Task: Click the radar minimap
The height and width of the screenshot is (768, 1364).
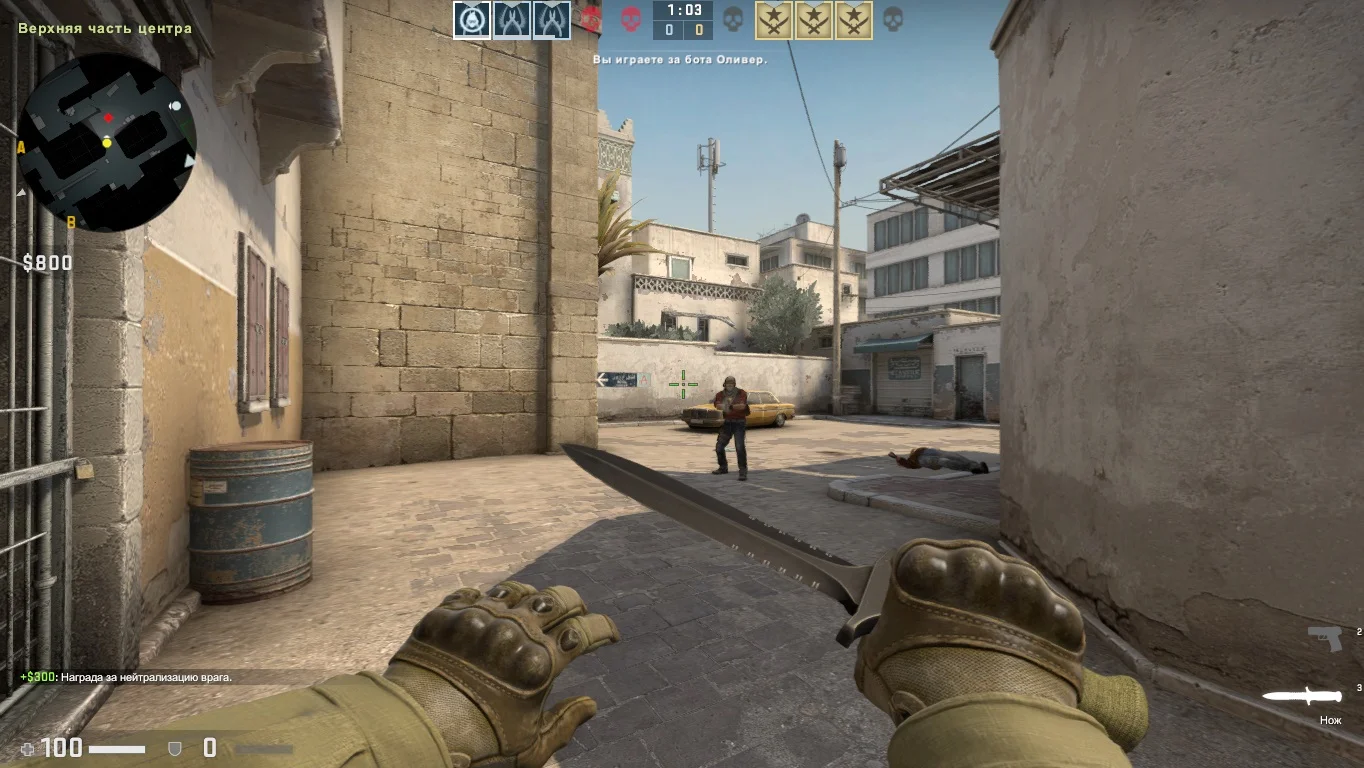Action: click(106, 142)
